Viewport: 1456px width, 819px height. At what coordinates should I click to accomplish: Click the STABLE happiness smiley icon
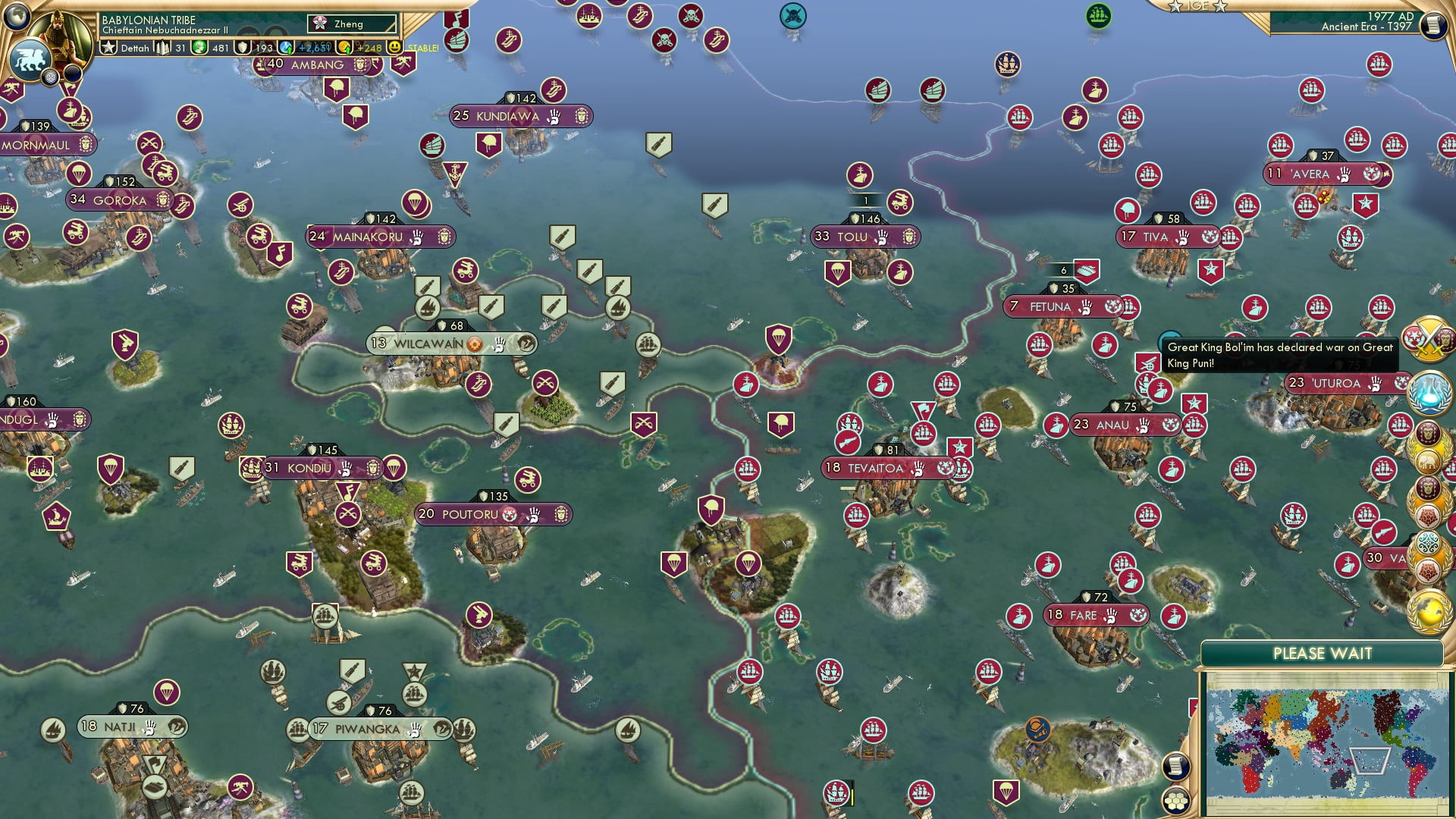point(395,47)
